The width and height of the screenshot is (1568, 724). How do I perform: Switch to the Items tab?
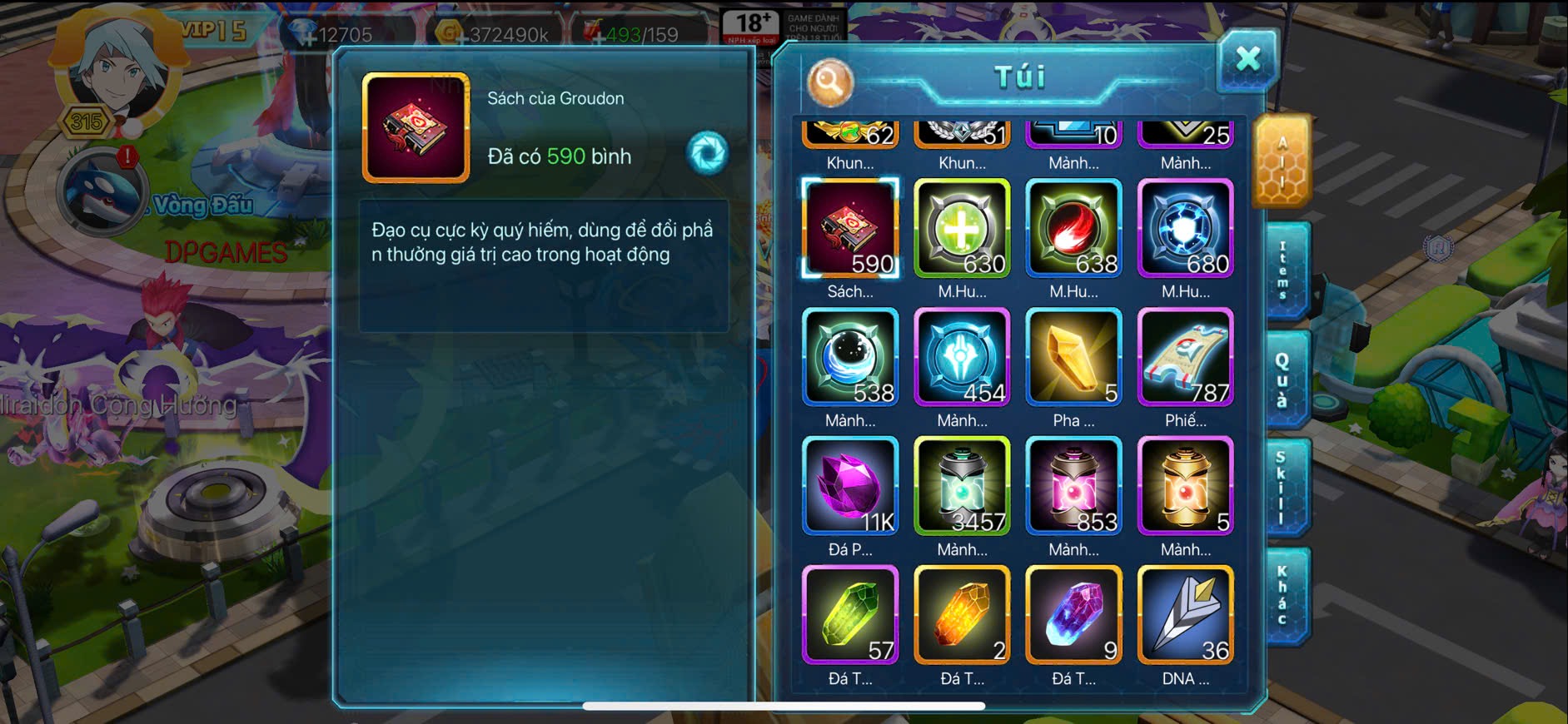[1283, 270]
